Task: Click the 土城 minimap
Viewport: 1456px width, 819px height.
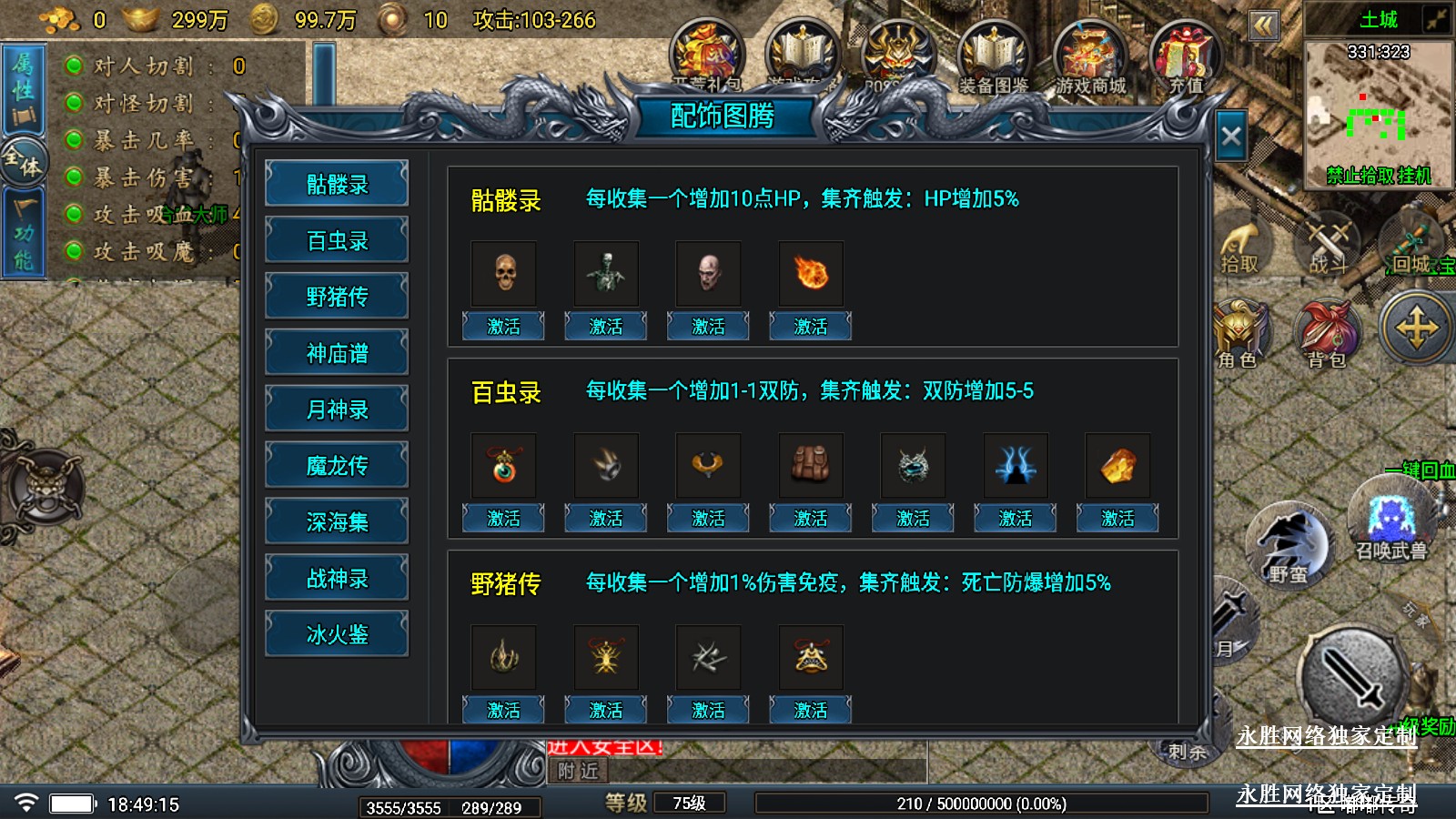Action: 1379,111
